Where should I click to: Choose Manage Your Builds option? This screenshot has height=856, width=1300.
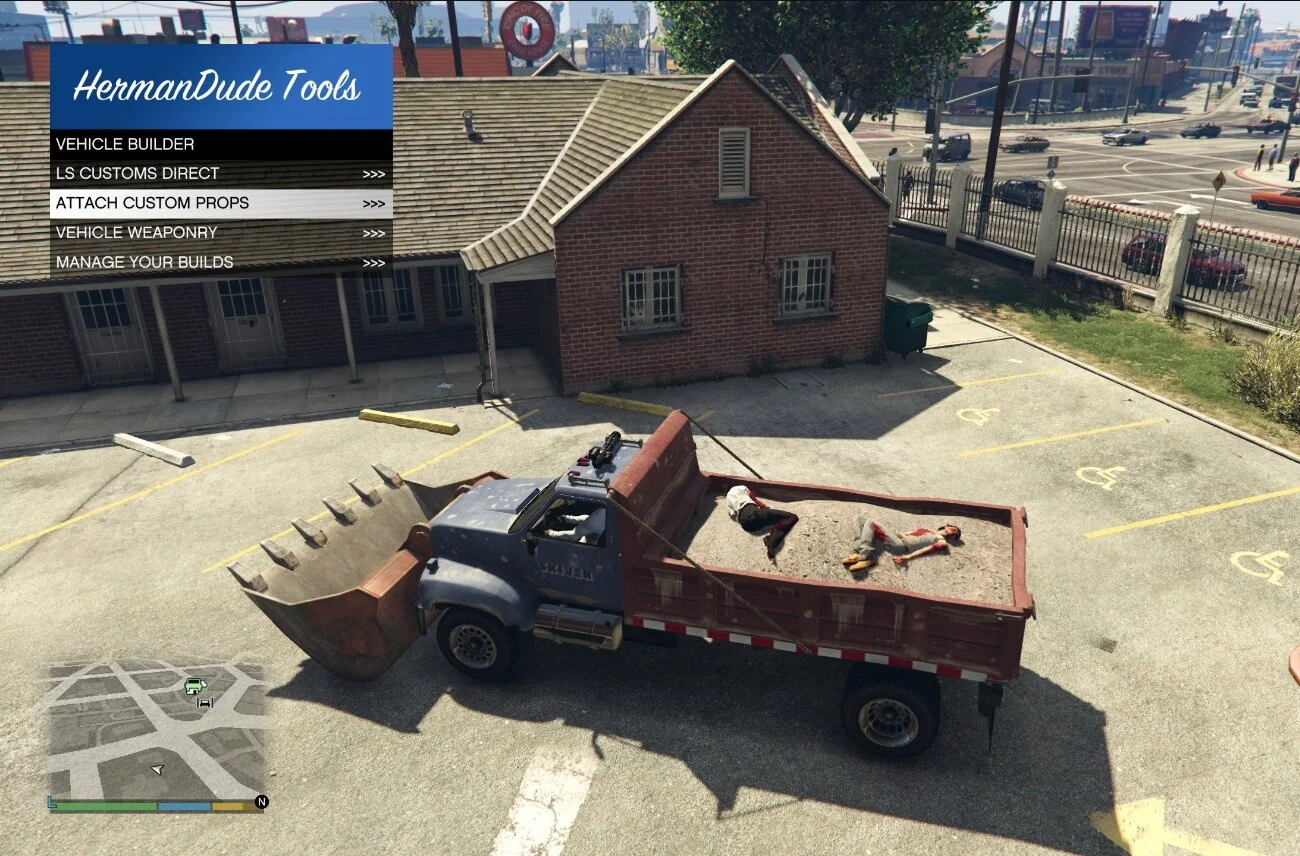point(221,262)
